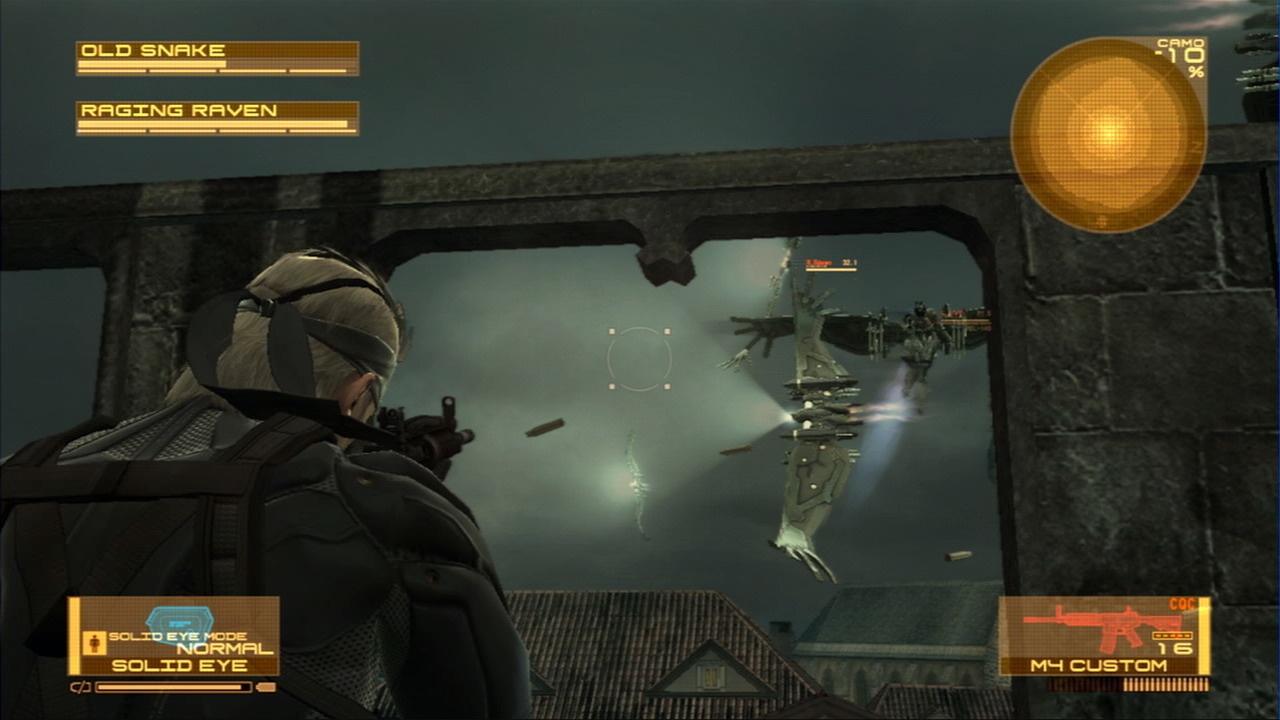Click the circular aiming reticle at screen center
This screenshot has width=1280, height=720.
(x=640, y=360)
